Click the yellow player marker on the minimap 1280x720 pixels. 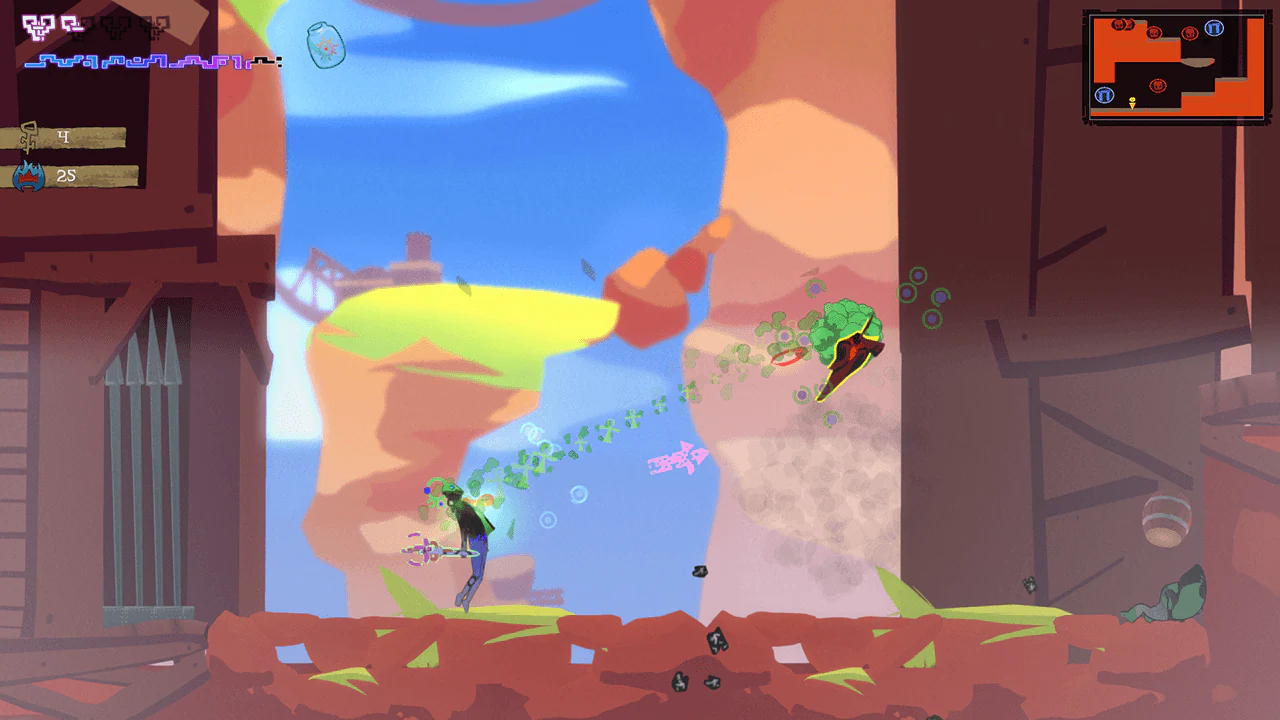pyautogui.click(x=1132, y=101)
